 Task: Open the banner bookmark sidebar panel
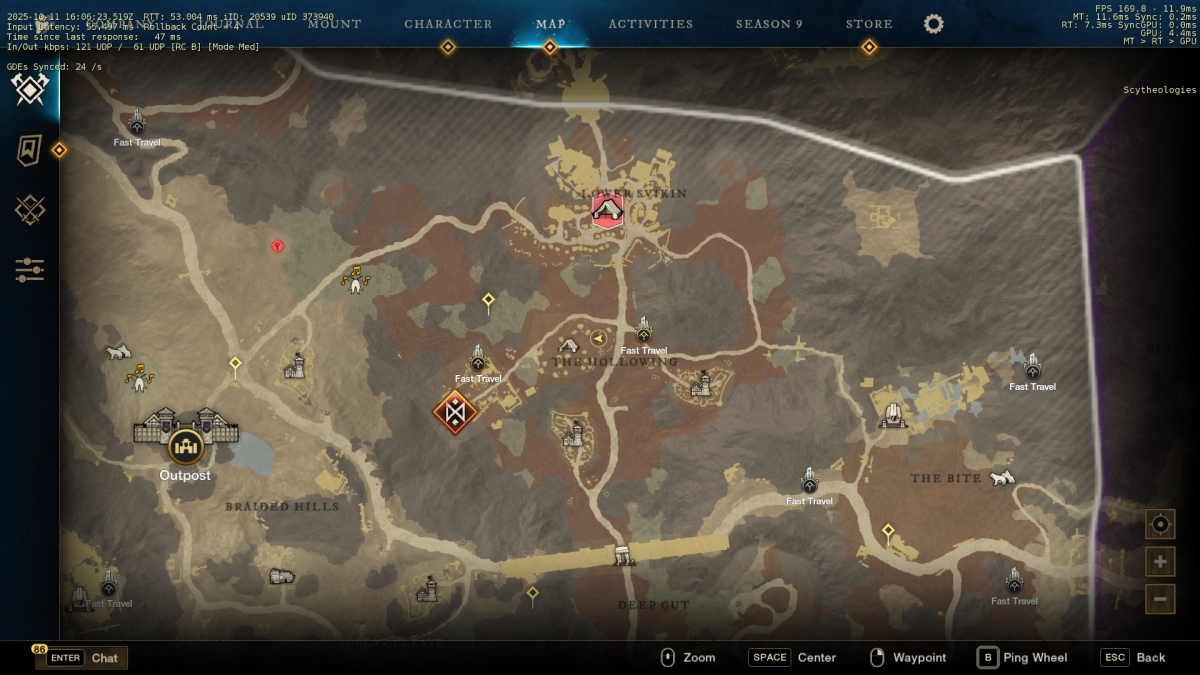pos(30,150)
